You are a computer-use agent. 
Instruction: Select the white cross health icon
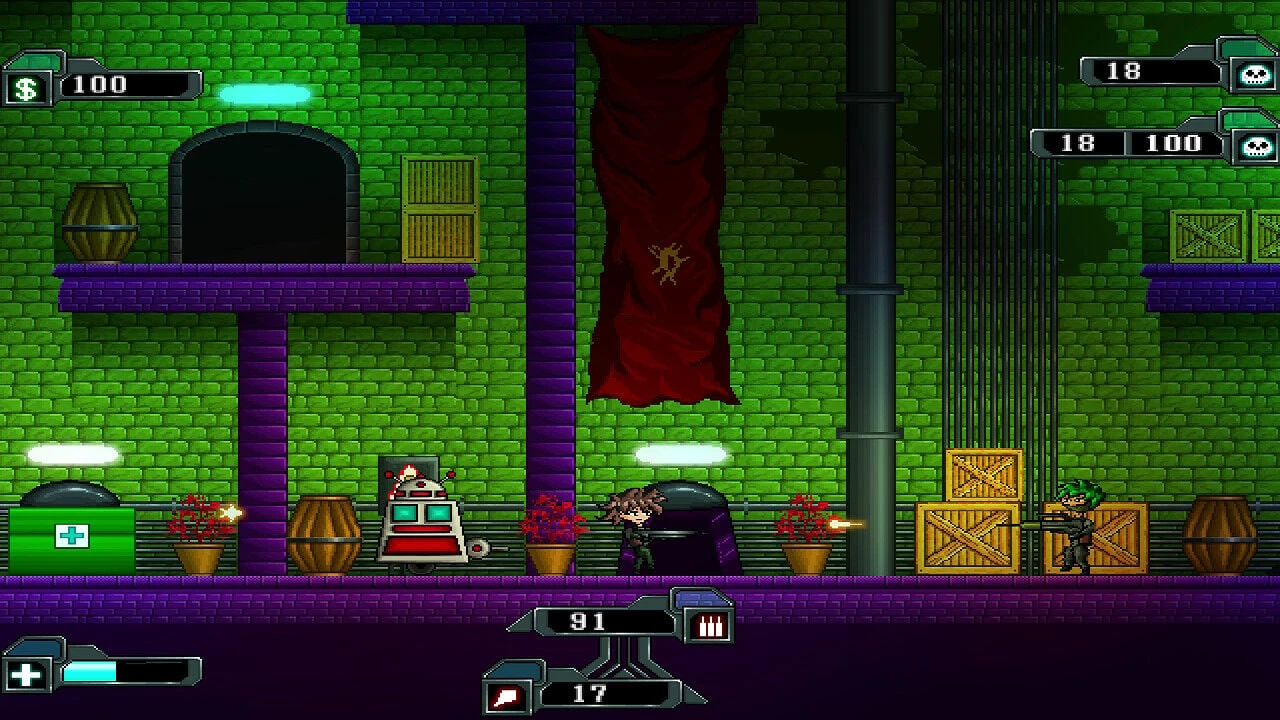tap(27, 675)
